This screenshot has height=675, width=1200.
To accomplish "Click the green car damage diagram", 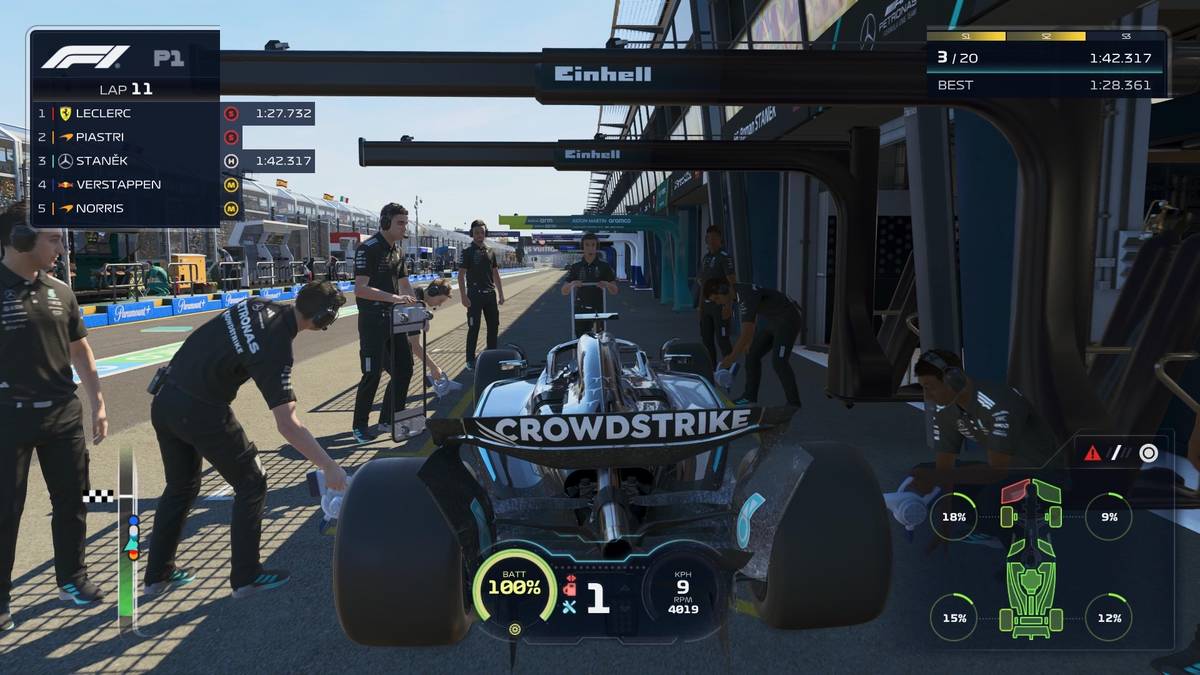I will click(1031, 558).
